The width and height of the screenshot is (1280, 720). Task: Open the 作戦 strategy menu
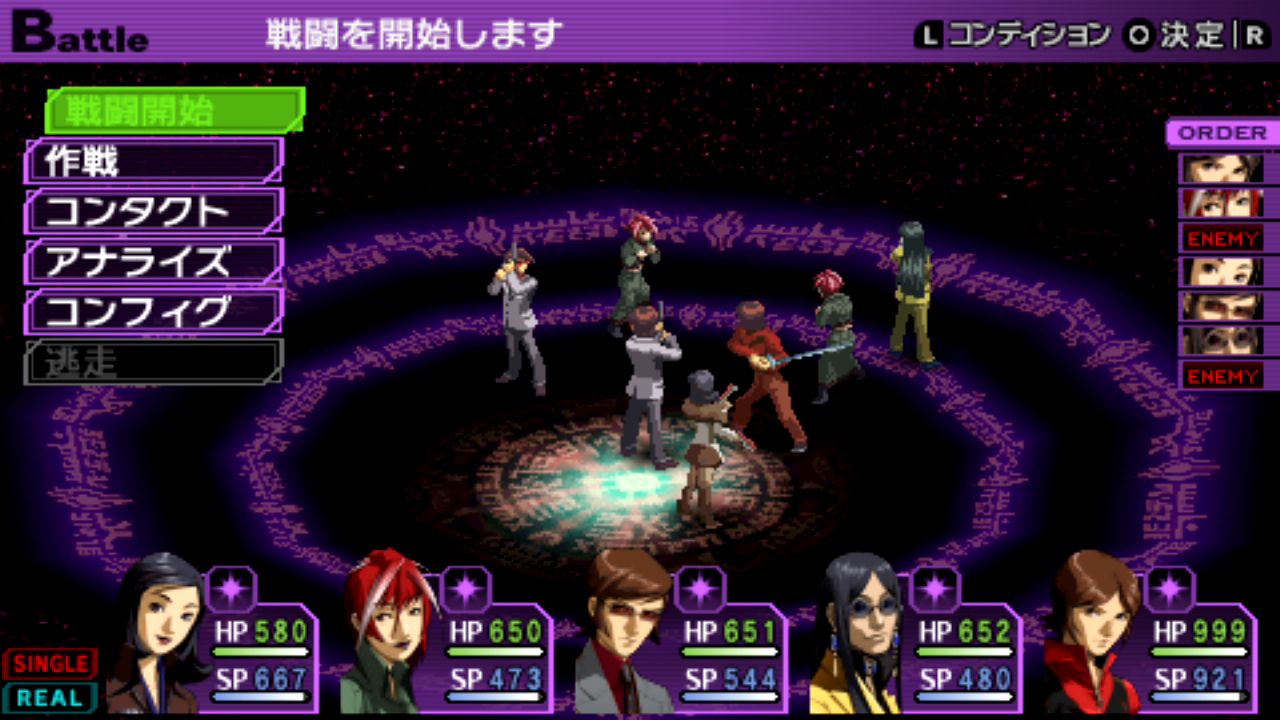pos(154,161)
